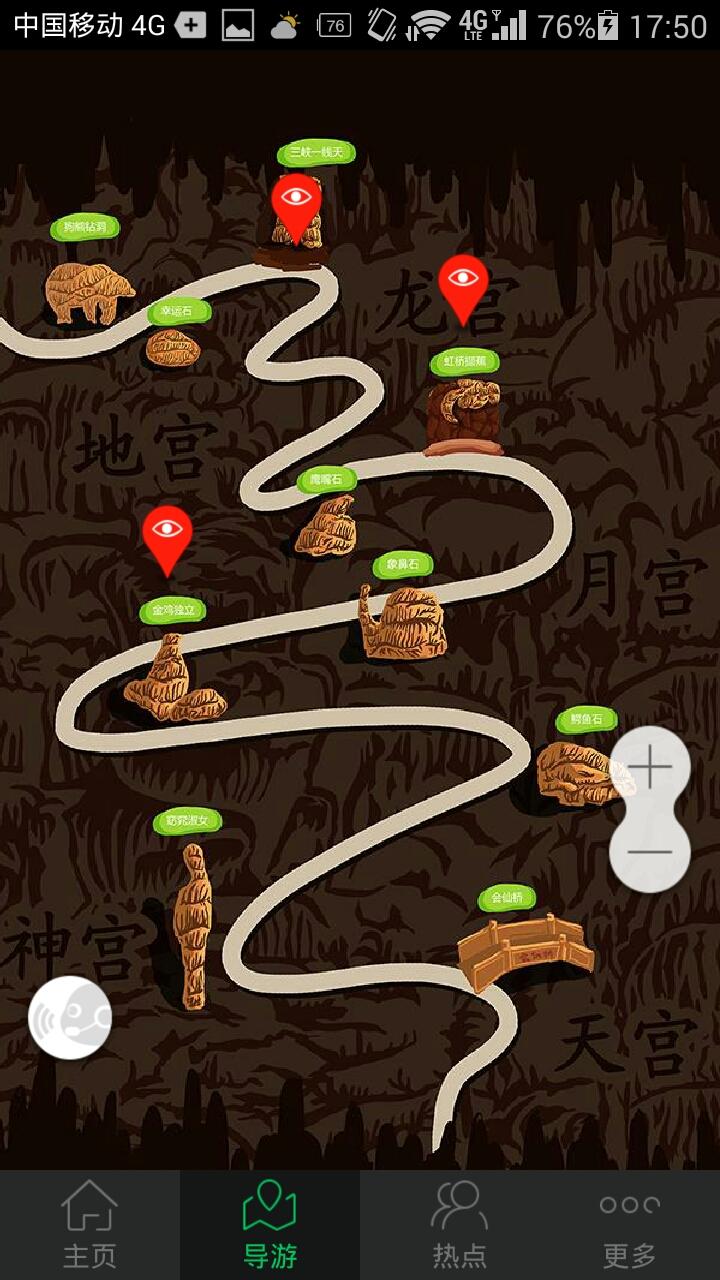
Task: Tap the red eye marker above 三峡一线天
Action: click(296, 202)
